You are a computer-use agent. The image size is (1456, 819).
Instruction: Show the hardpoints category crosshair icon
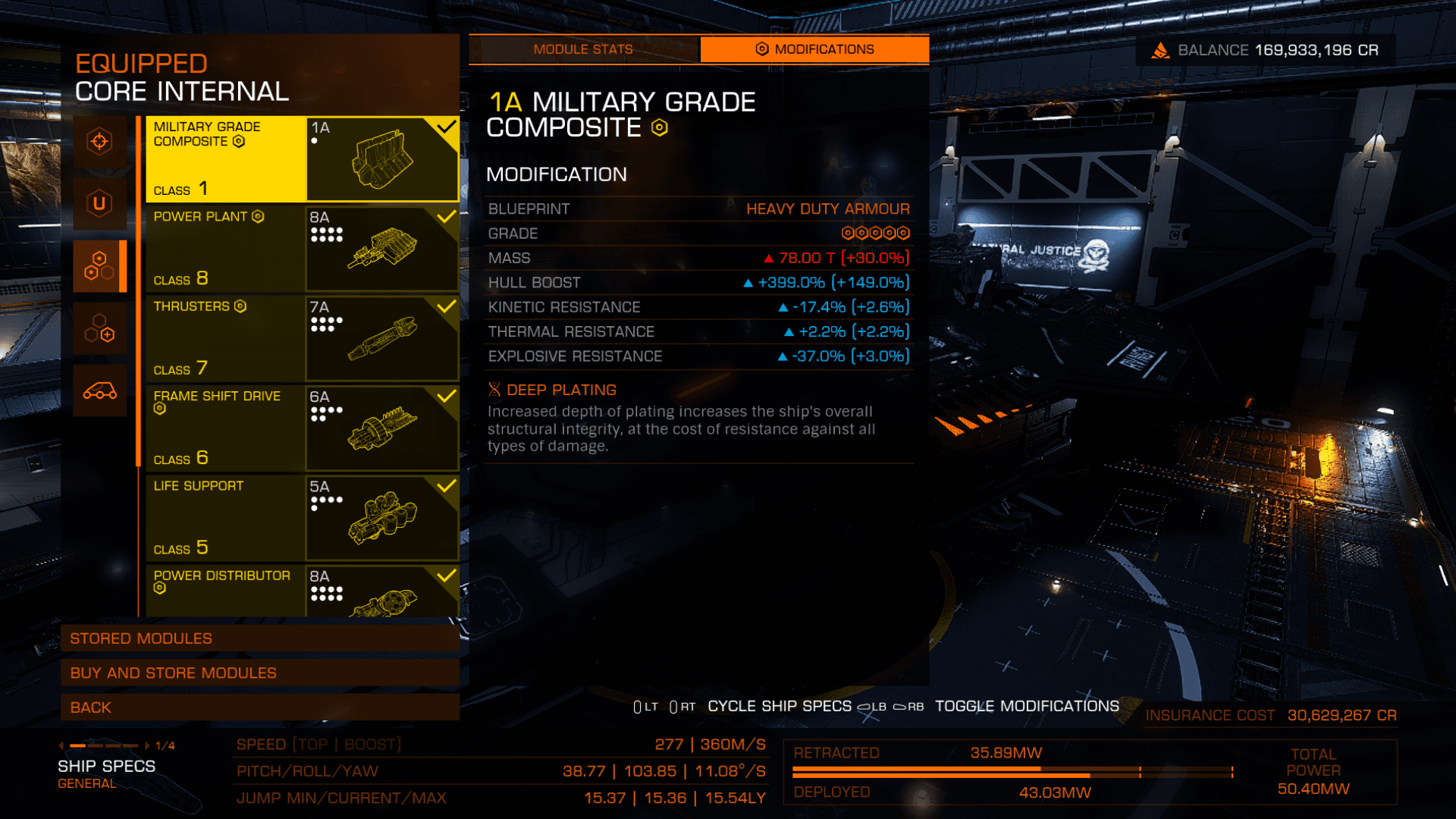tap(99, 142)
